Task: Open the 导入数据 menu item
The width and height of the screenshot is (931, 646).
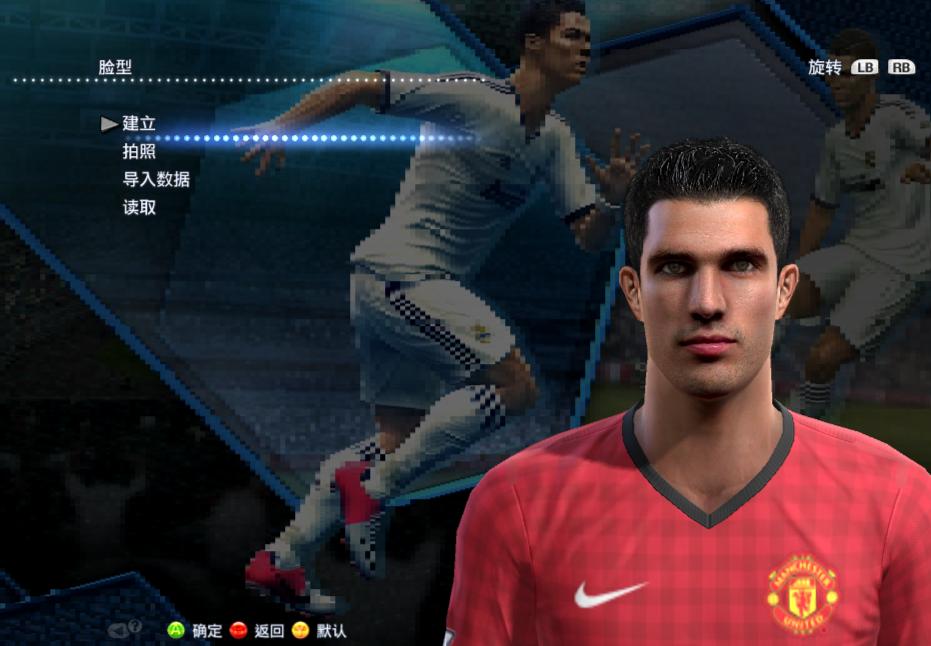Action: coord(156,180)
